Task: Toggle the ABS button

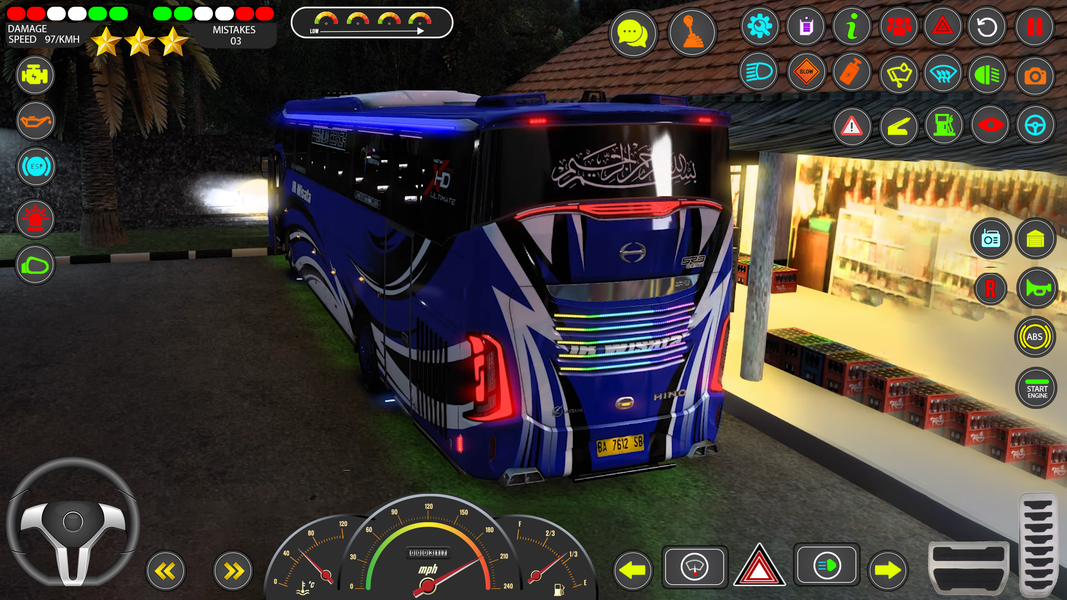Action: click(1035, 337)
